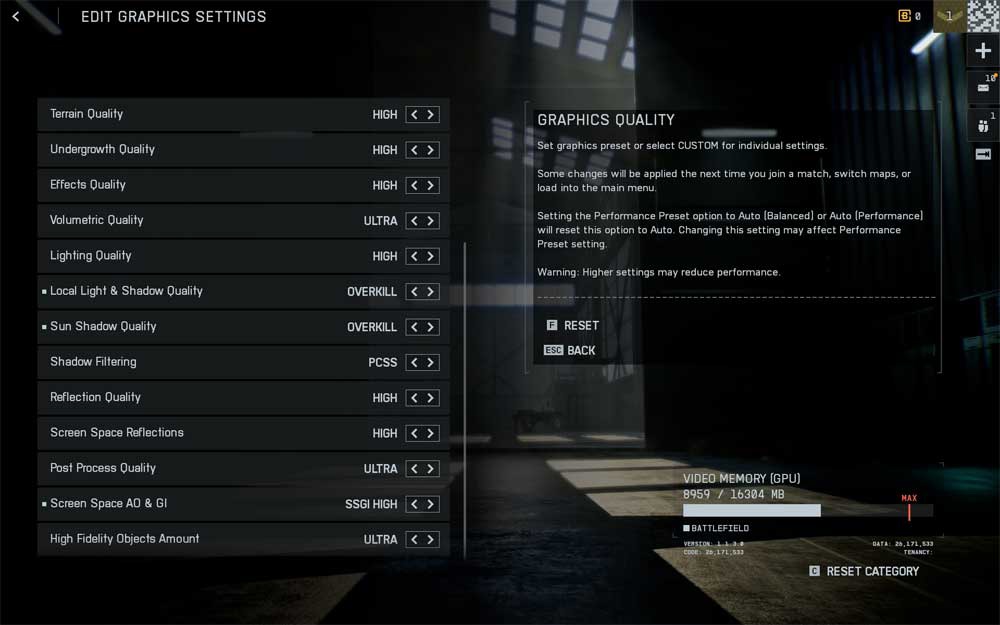Open the plus icon in the sidebar
Viewport: 1000px width, 625px height.
coord(982,52)
